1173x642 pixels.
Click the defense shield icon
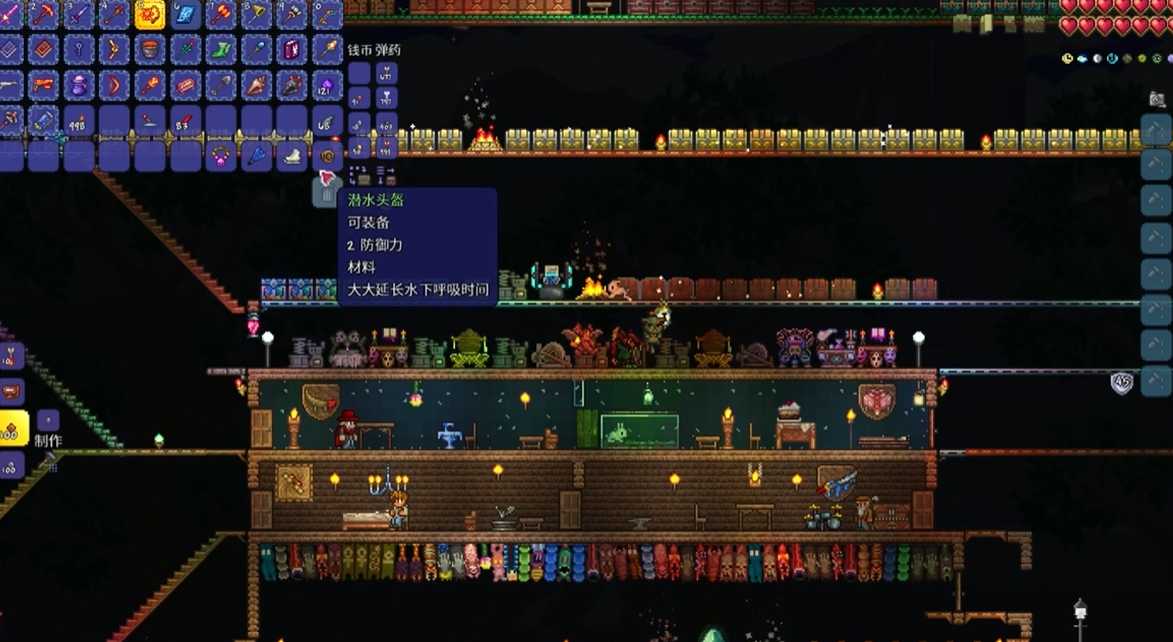pos(1122,382)
